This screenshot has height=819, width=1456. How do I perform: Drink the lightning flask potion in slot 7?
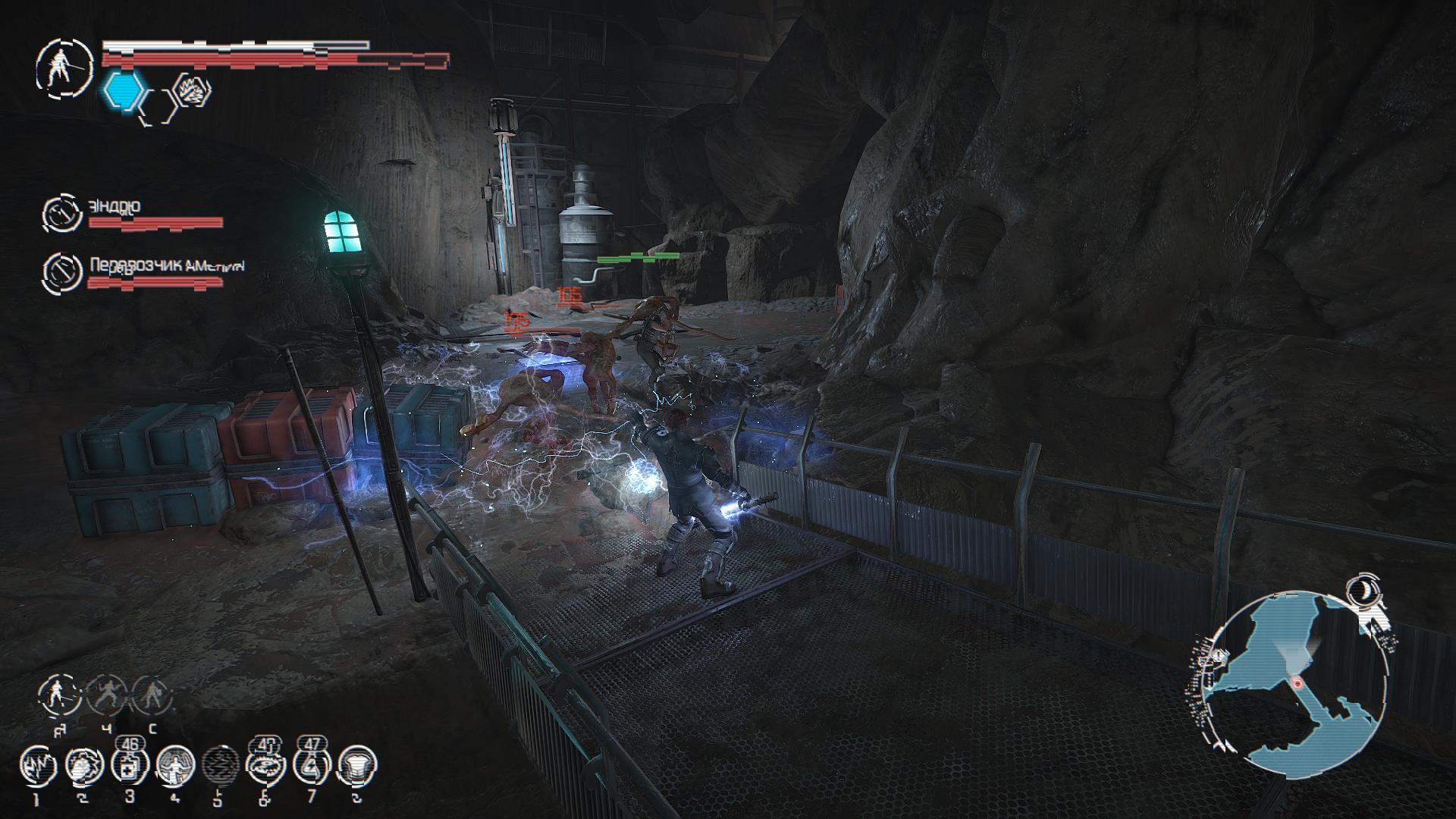pyautogui.click(x=312, y=768)
